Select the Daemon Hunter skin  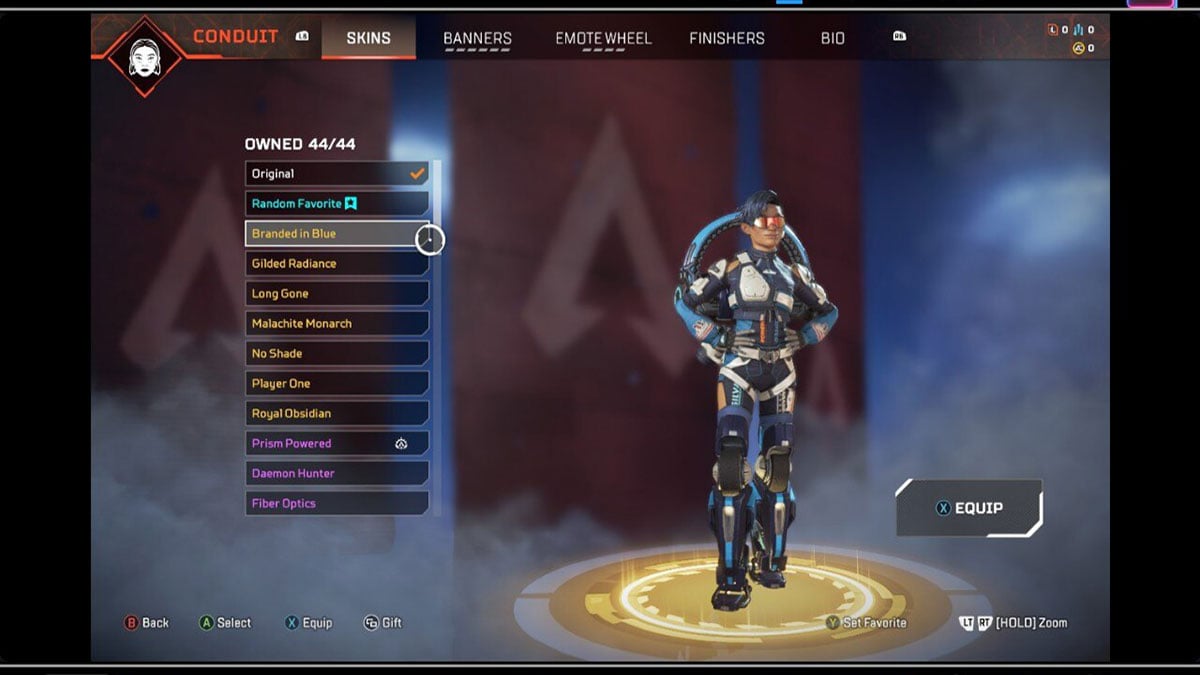point(337,474)
